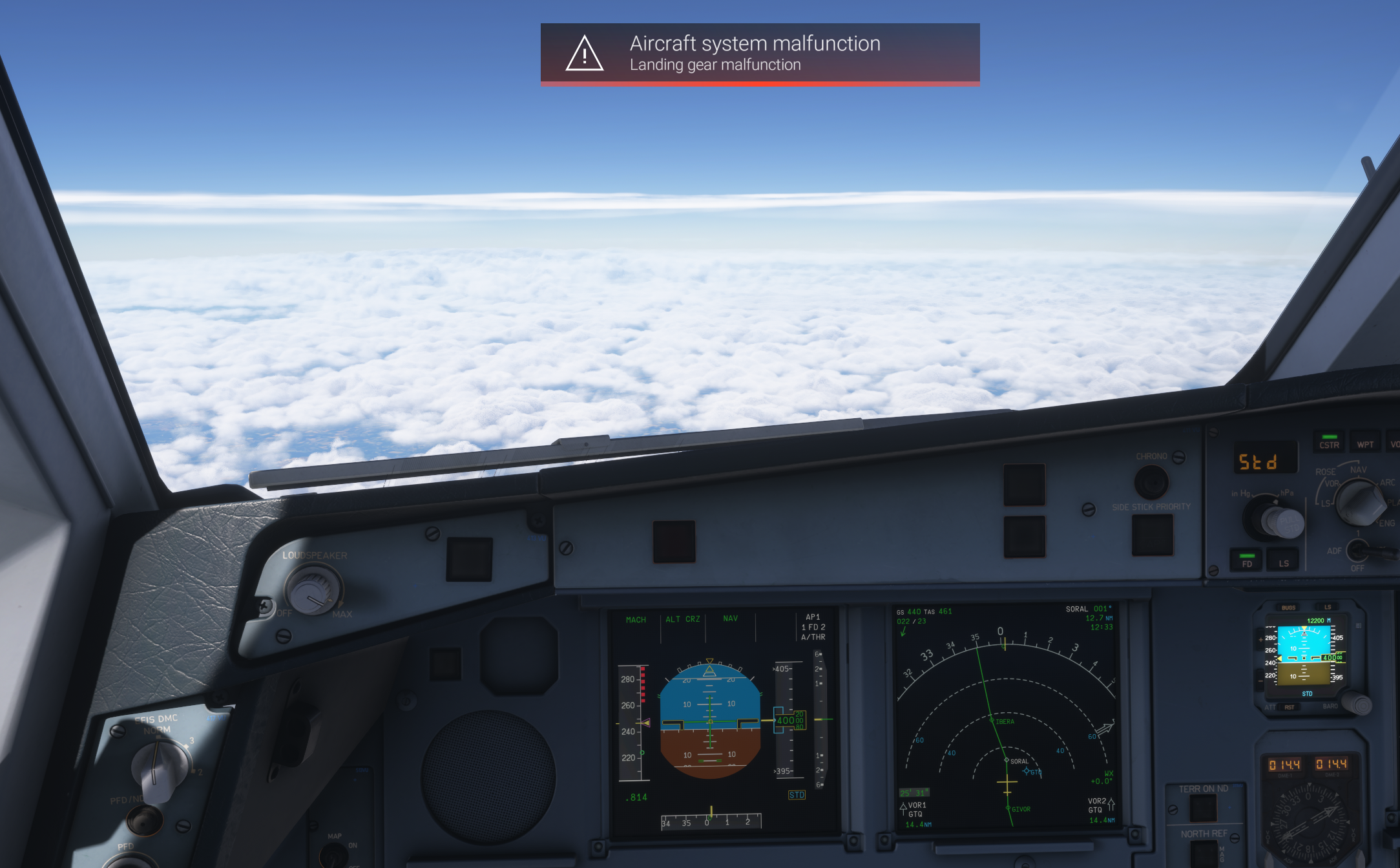Click the PFD/ND transfer button
Screen dimensions: 1400x868
144,821
